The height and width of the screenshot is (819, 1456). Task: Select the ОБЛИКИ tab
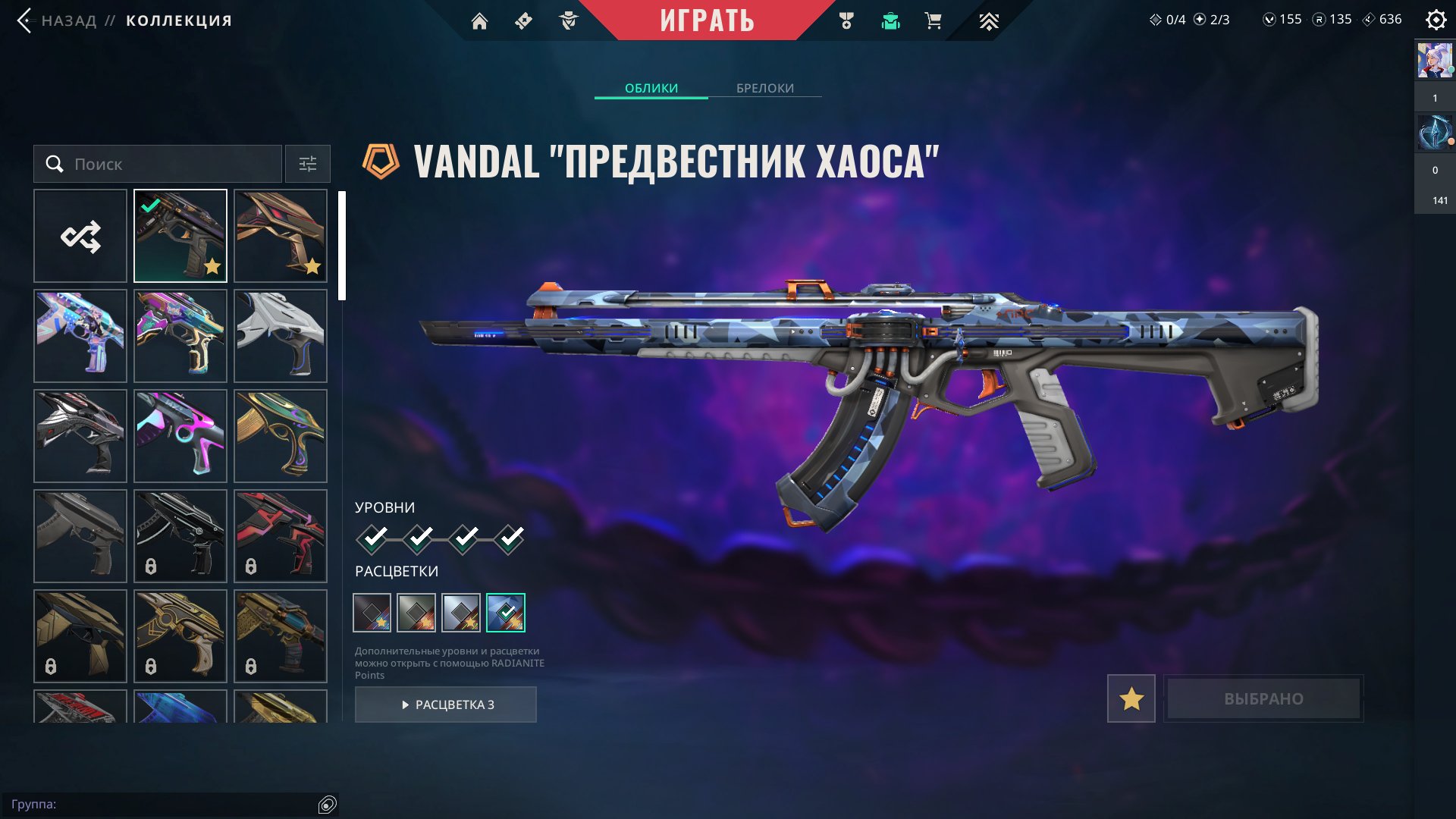click(x=651, y=88)
